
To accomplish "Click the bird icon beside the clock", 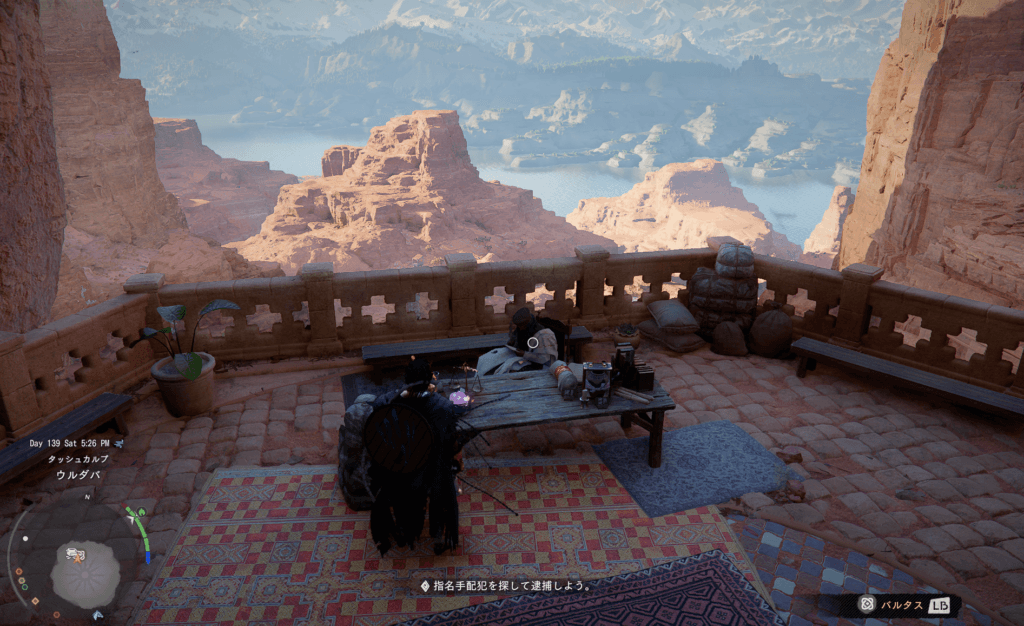I will point(120,441).
